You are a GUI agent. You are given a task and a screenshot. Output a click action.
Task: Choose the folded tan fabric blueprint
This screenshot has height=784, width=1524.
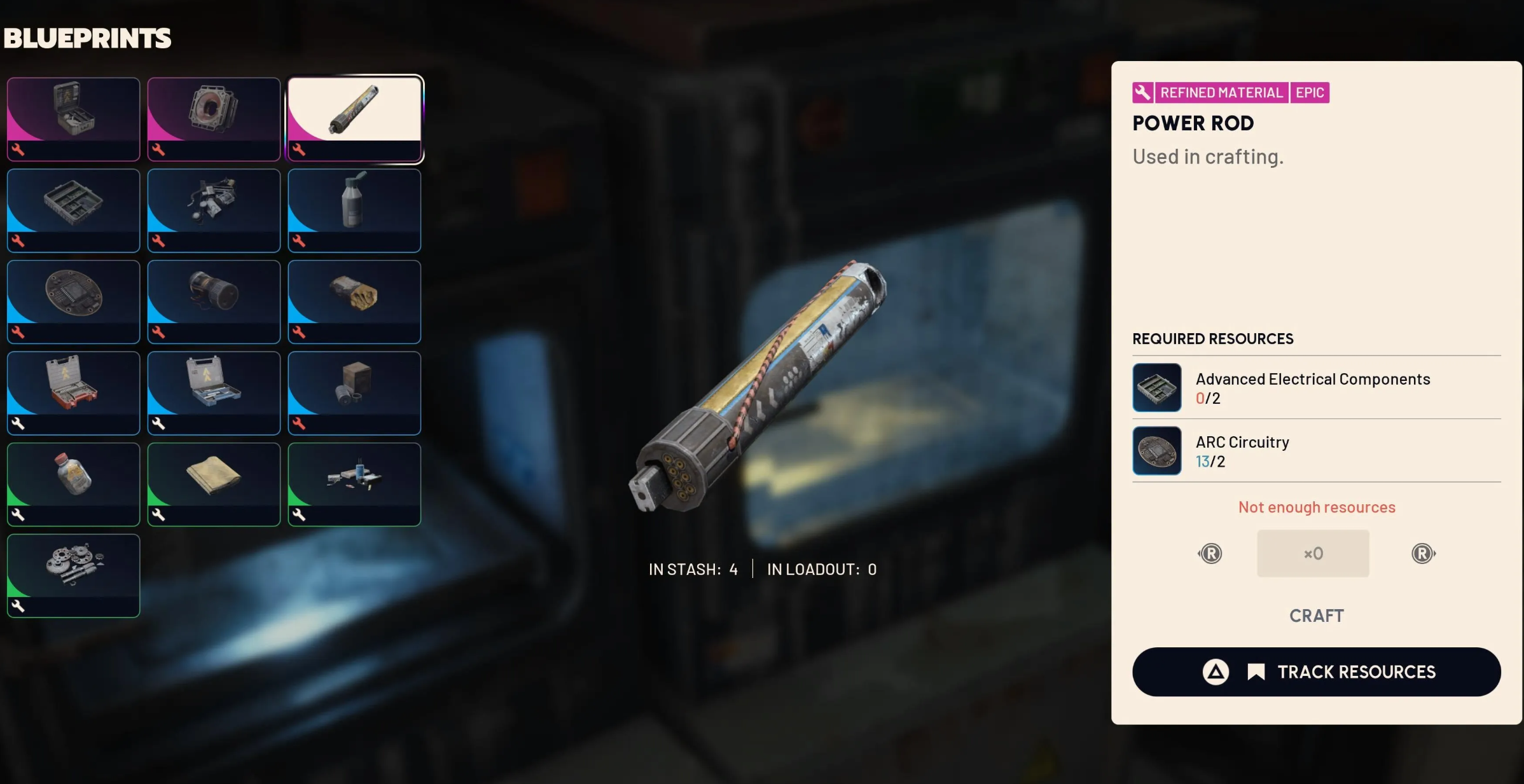(214, 484)
